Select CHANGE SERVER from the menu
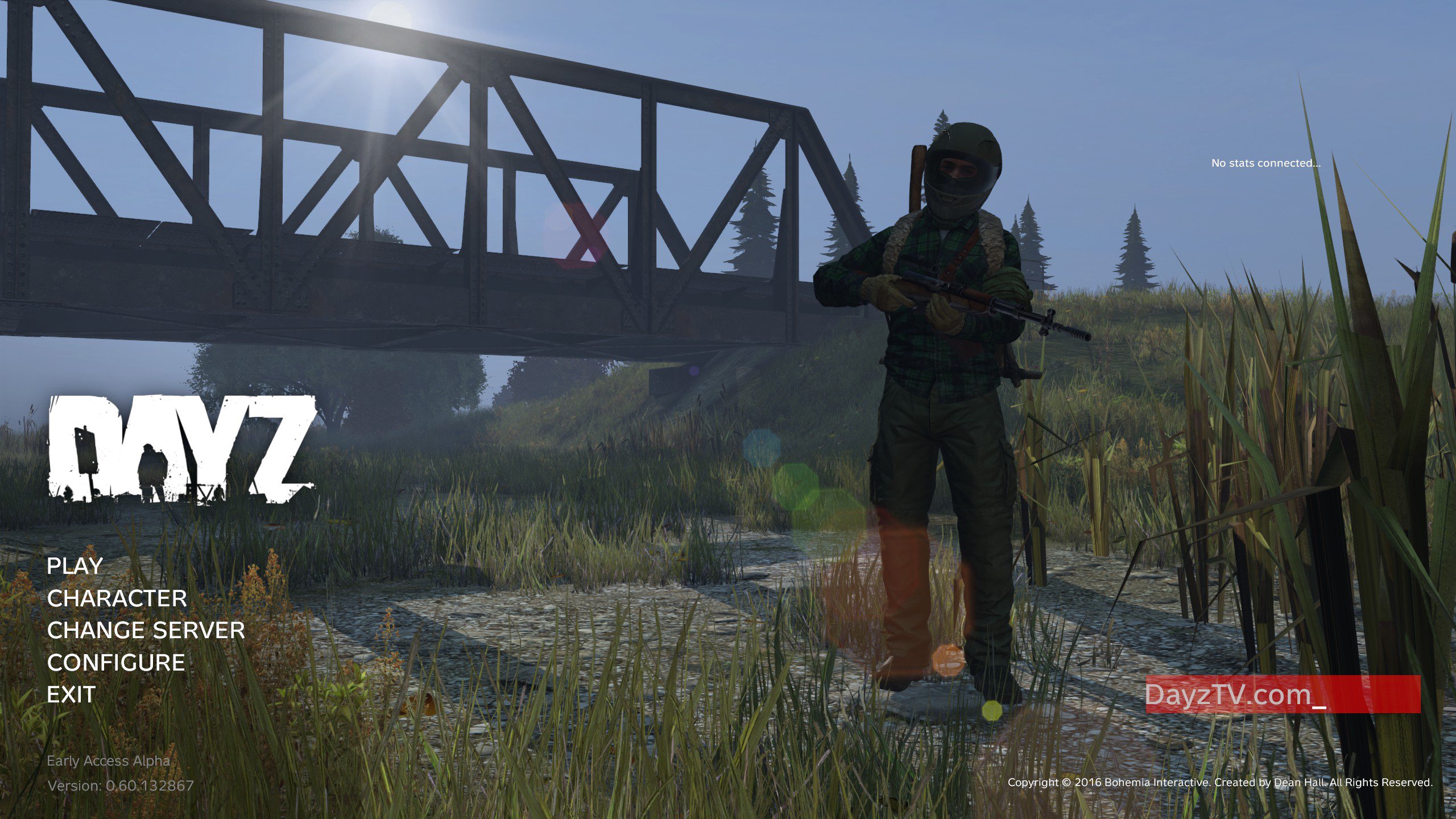Image resolution: width=1456 pixels, height=819 pixels. 146,631
